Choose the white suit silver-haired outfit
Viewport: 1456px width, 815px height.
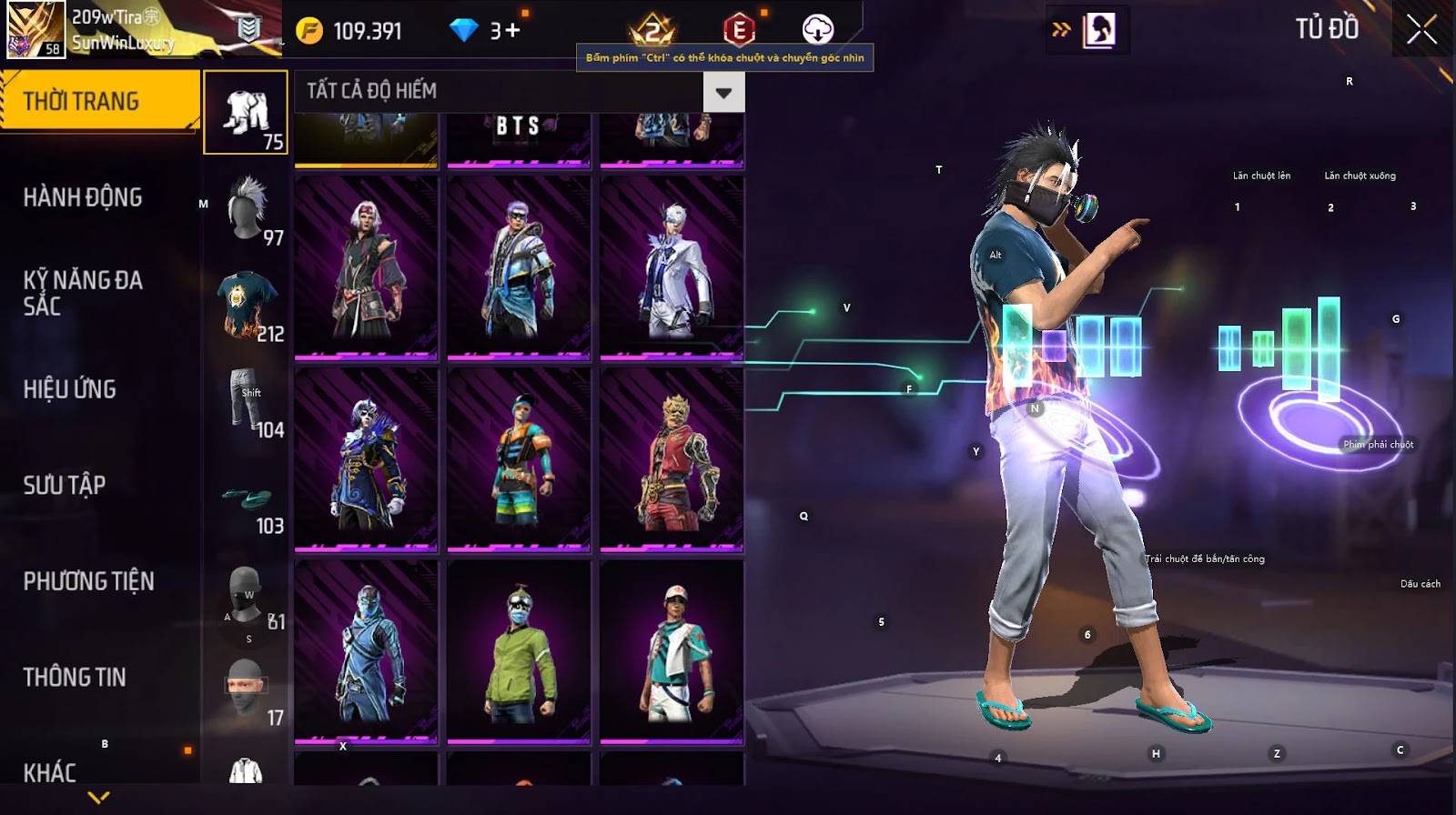pos(672,267)
